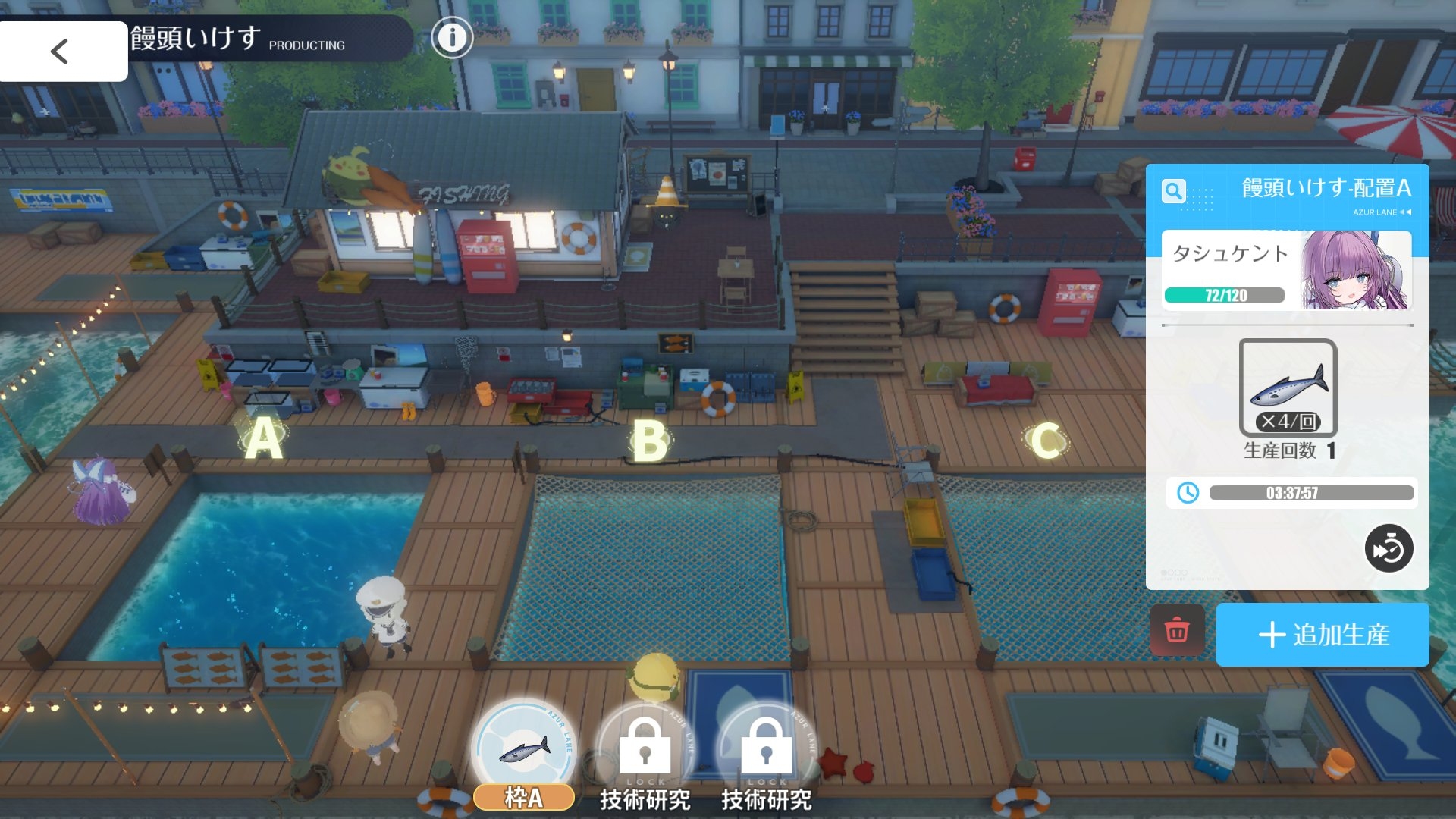This screenshot has width=1456, height=819.
Task: Choose slot marker C on the dock
Action: pos(1046,440)
